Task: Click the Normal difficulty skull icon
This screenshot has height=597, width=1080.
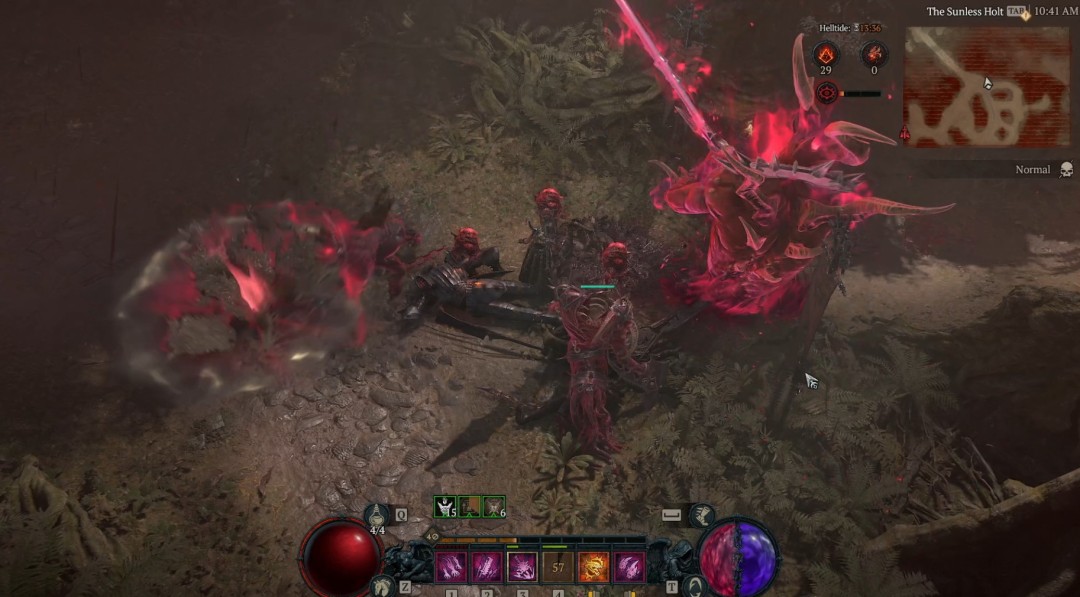Action: 1066,170
